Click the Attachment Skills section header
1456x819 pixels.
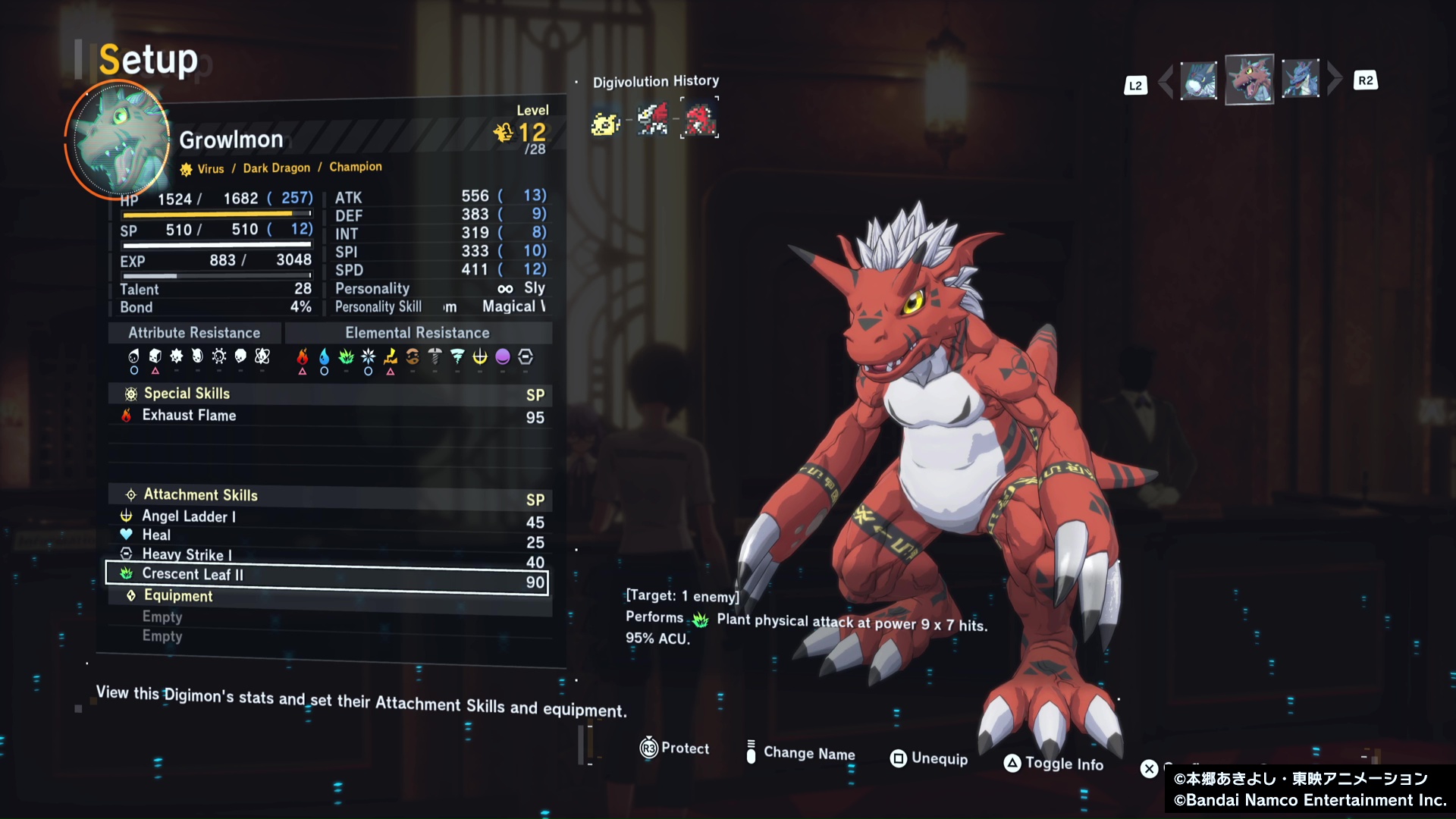(201, 495)
